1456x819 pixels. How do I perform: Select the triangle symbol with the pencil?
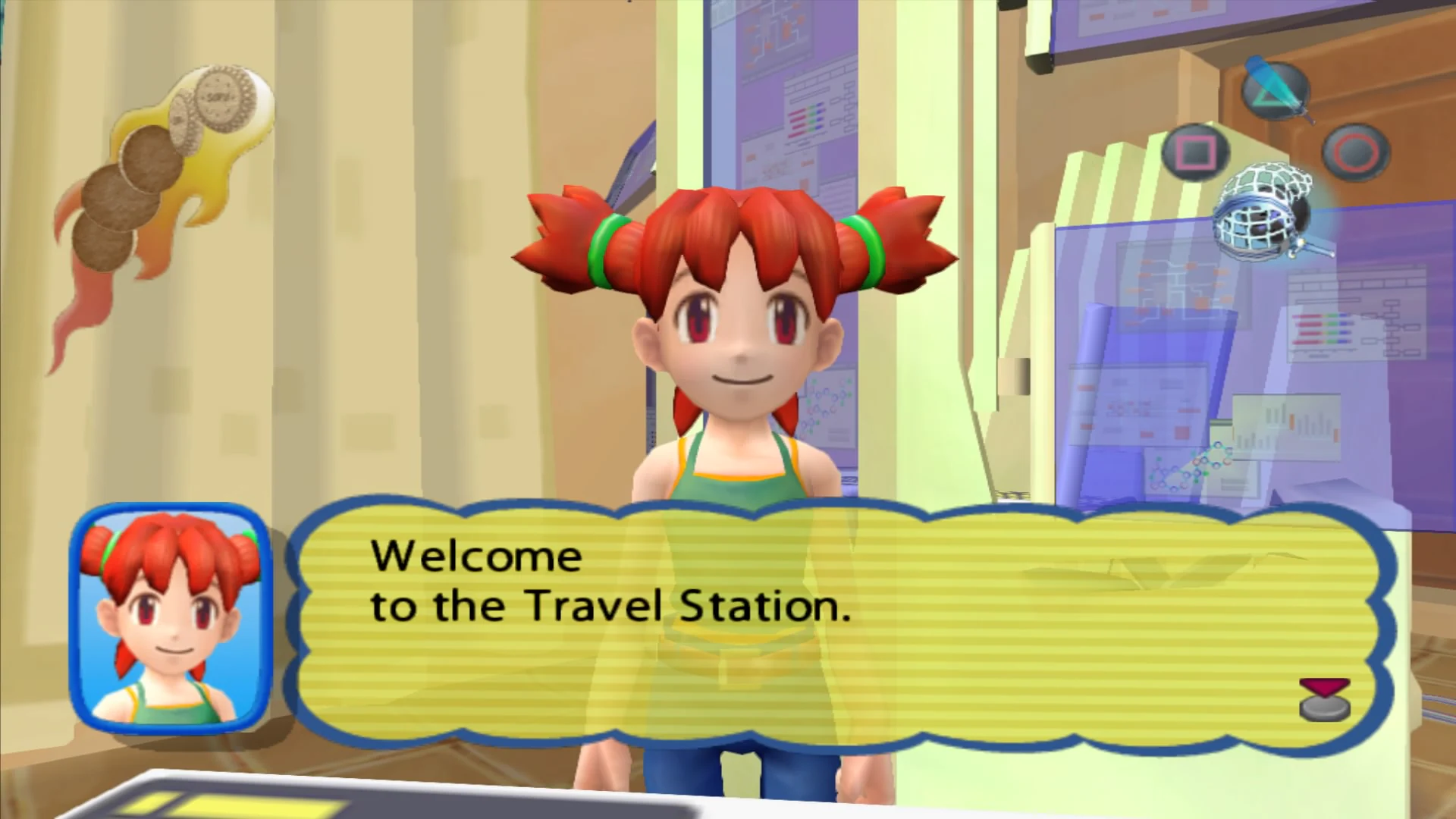tap(1274, 91)
